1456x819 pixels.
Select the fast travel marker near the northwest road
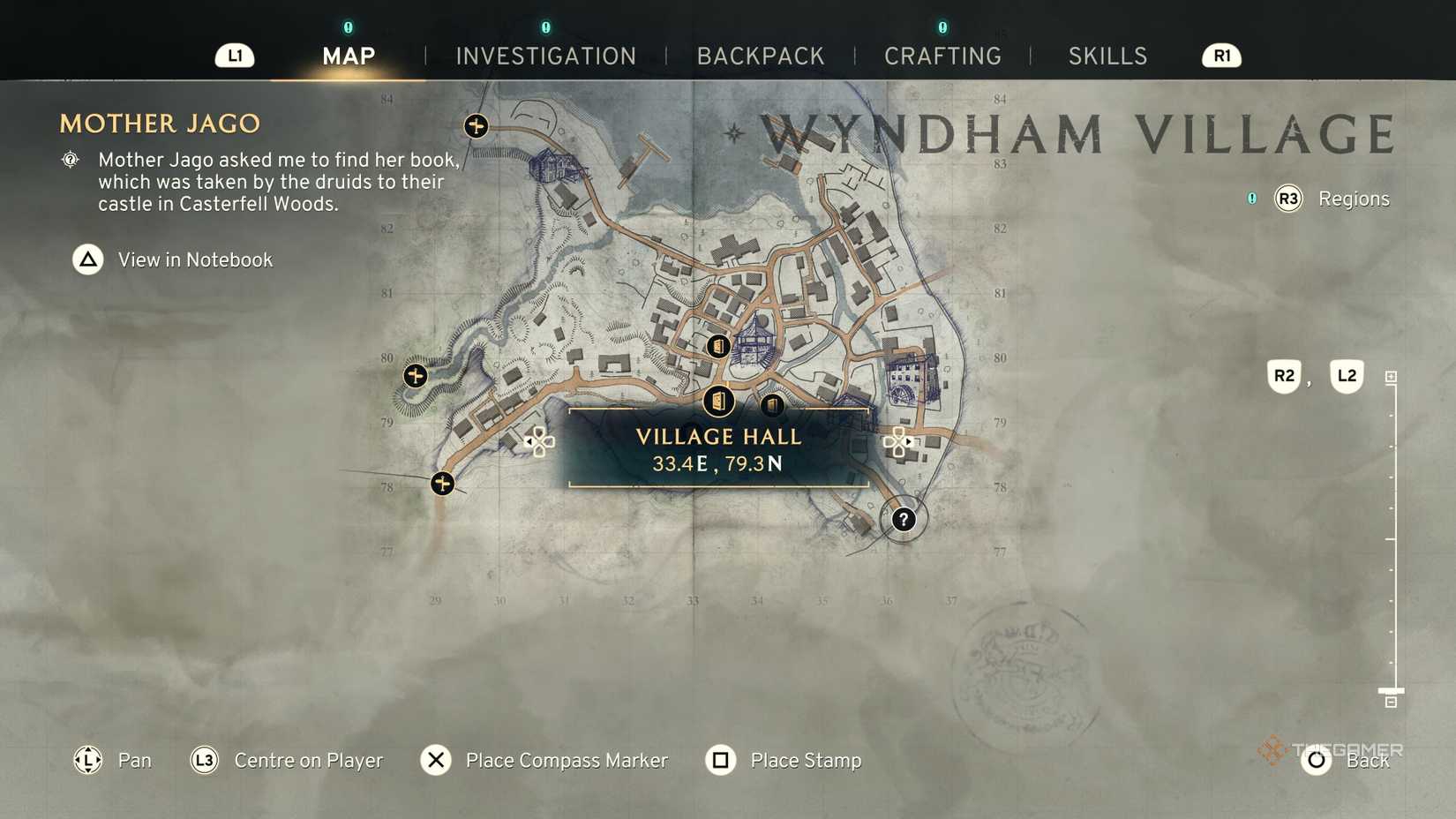click(x=415, y=375)
